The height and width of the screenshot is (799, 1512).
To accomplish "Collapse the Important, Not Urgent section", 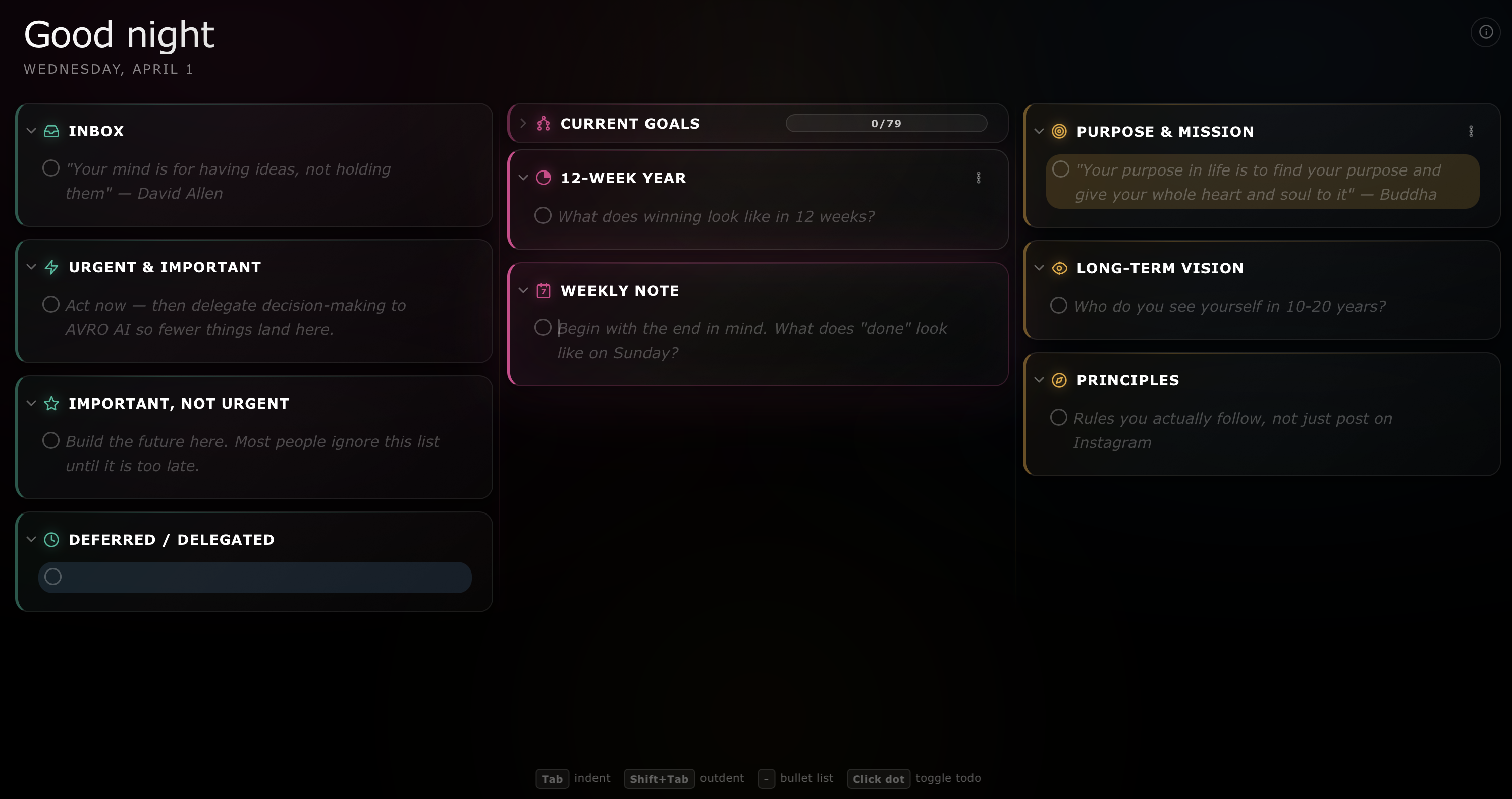I will tap(32, 403).
